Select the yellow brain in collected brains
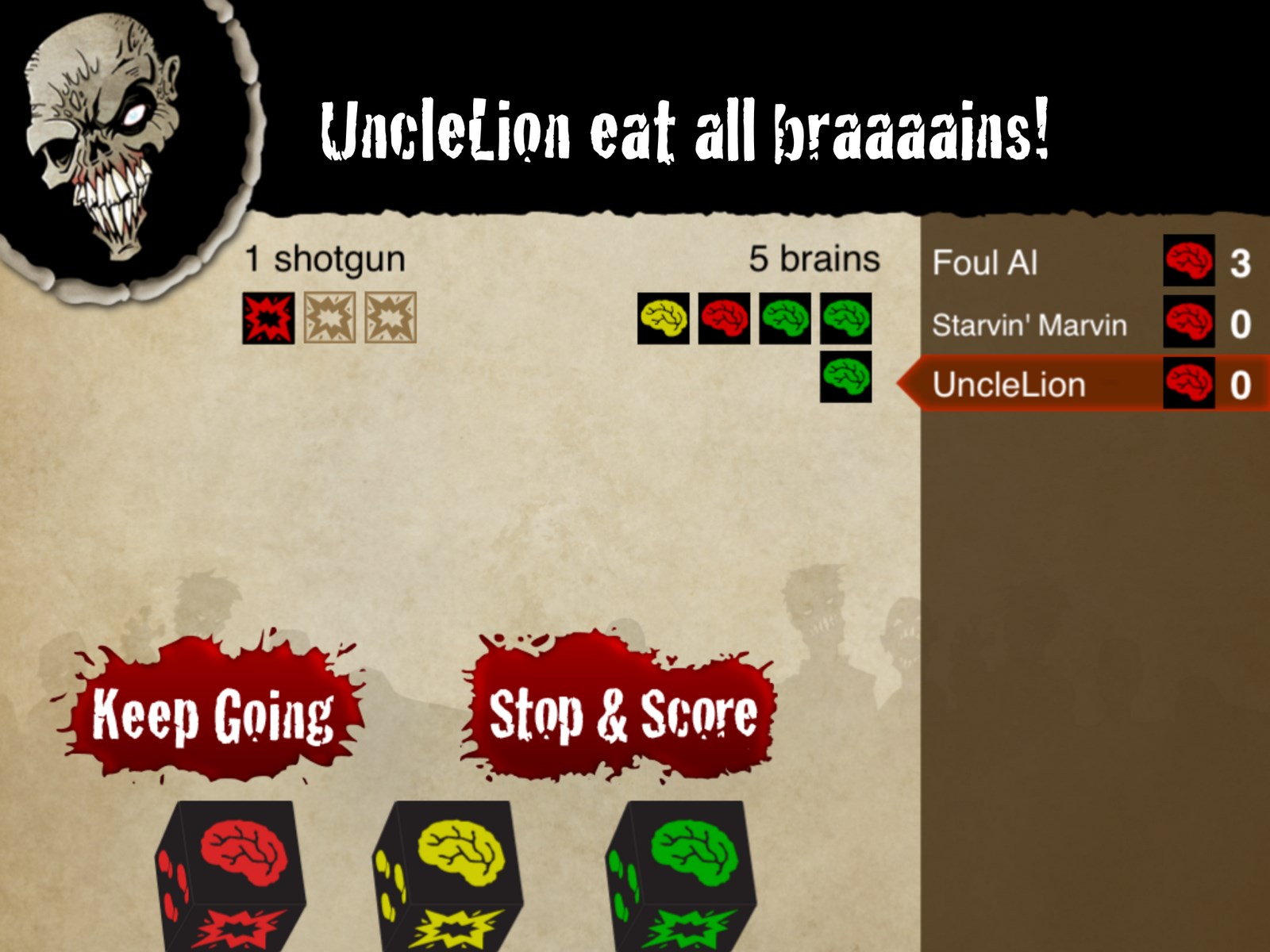The image size is (1270, 952). (664, 318)
